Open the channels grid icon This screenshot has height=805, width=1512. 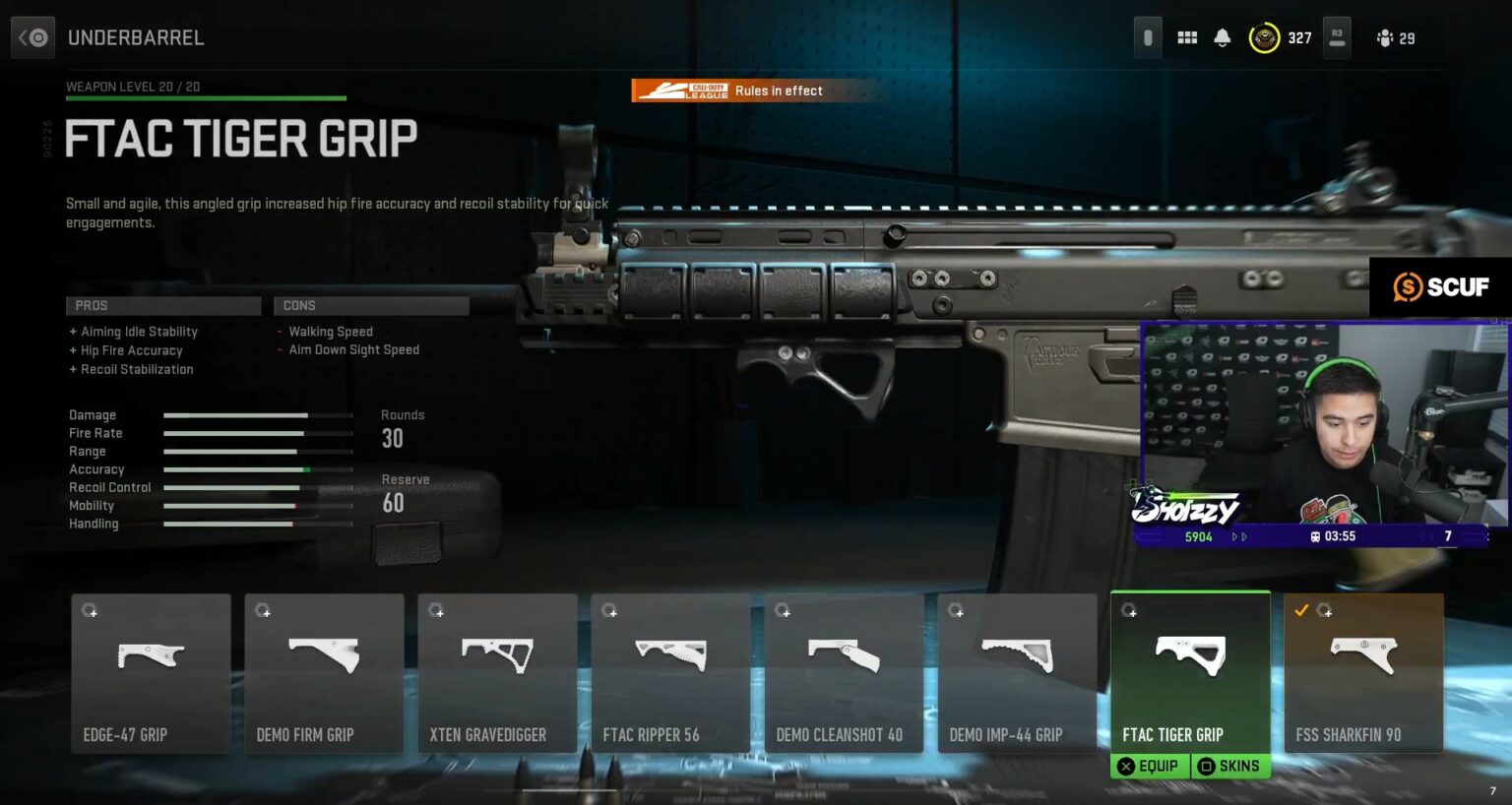coord(1186,36)
